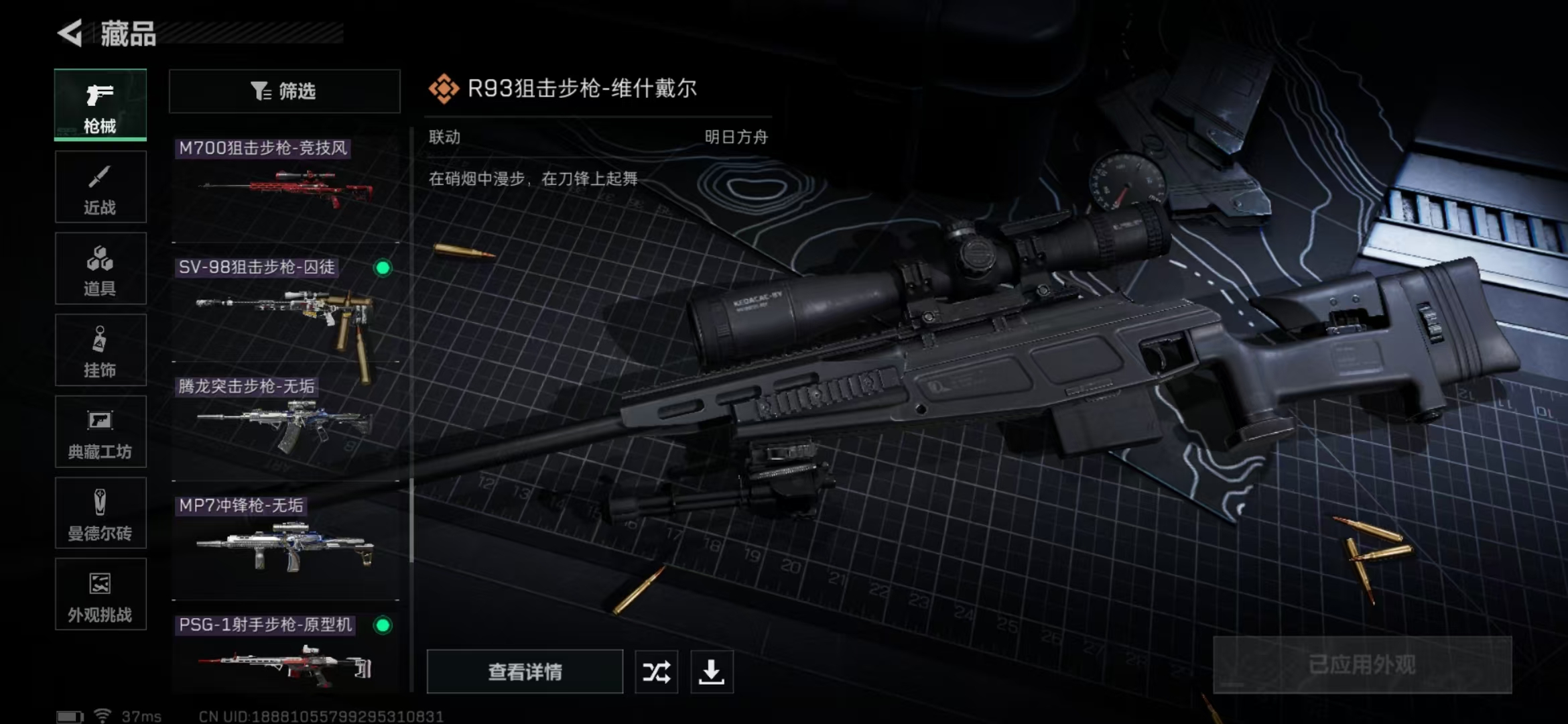Switch to the 枪械 firearms tab
The width and height of the screenshot is (1568, 724).
pyautogui.click(x=101, y=105)
